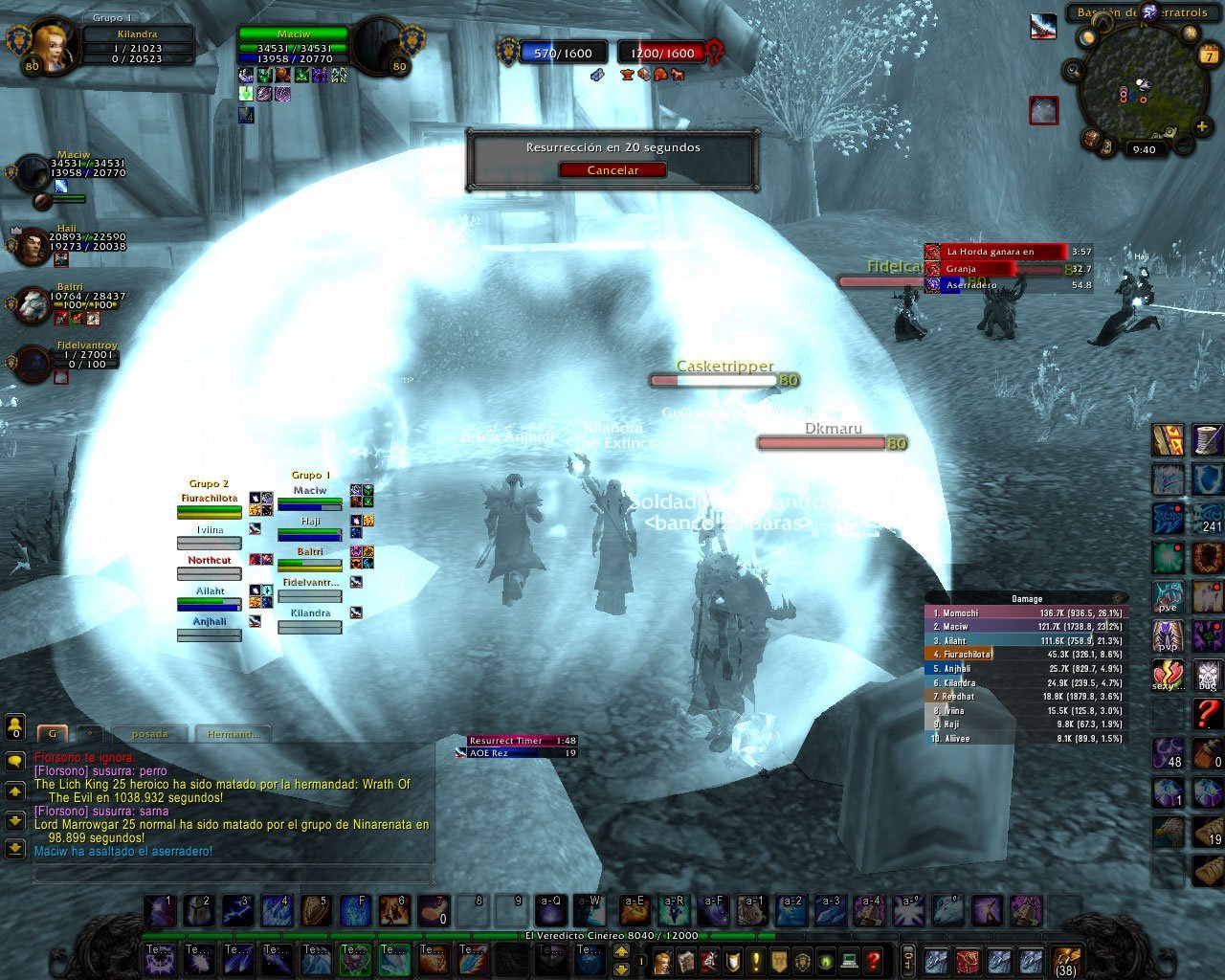Switch to the posada chat tab
This screenshot has width=1225, height=980.
click(x=150, y=734)
